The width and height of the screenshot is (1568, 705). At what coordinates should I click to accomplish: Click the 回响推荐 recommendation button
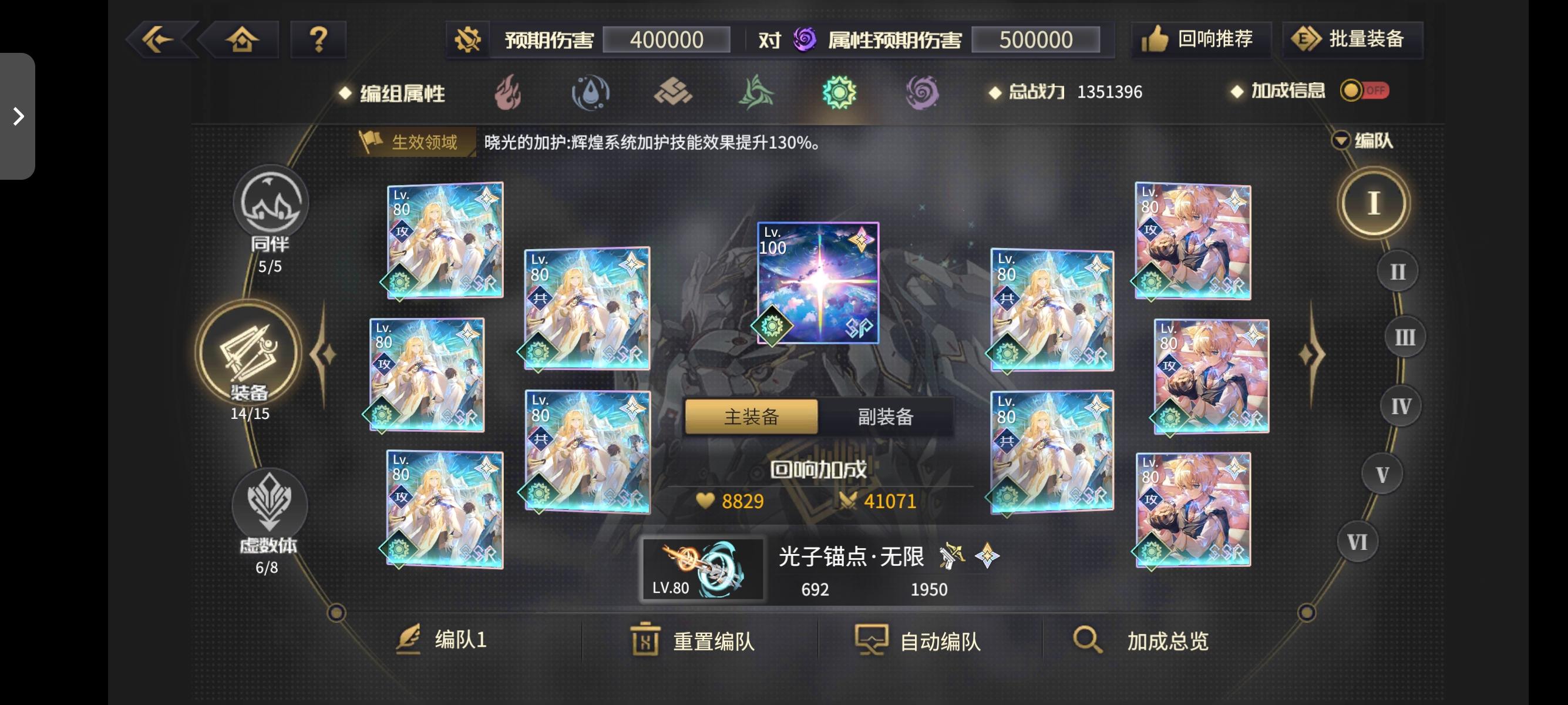pyautogui.click(x=1201, y=39)
